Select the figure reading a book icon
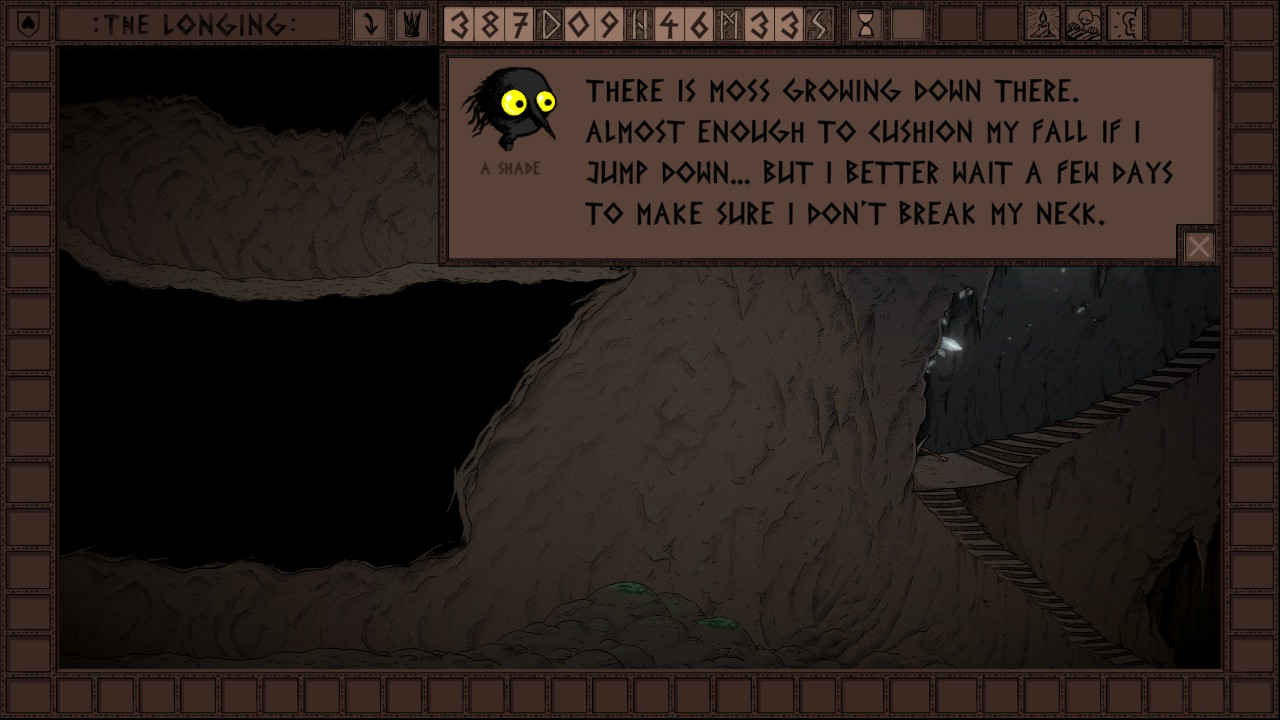 (x=1083, y=24)
